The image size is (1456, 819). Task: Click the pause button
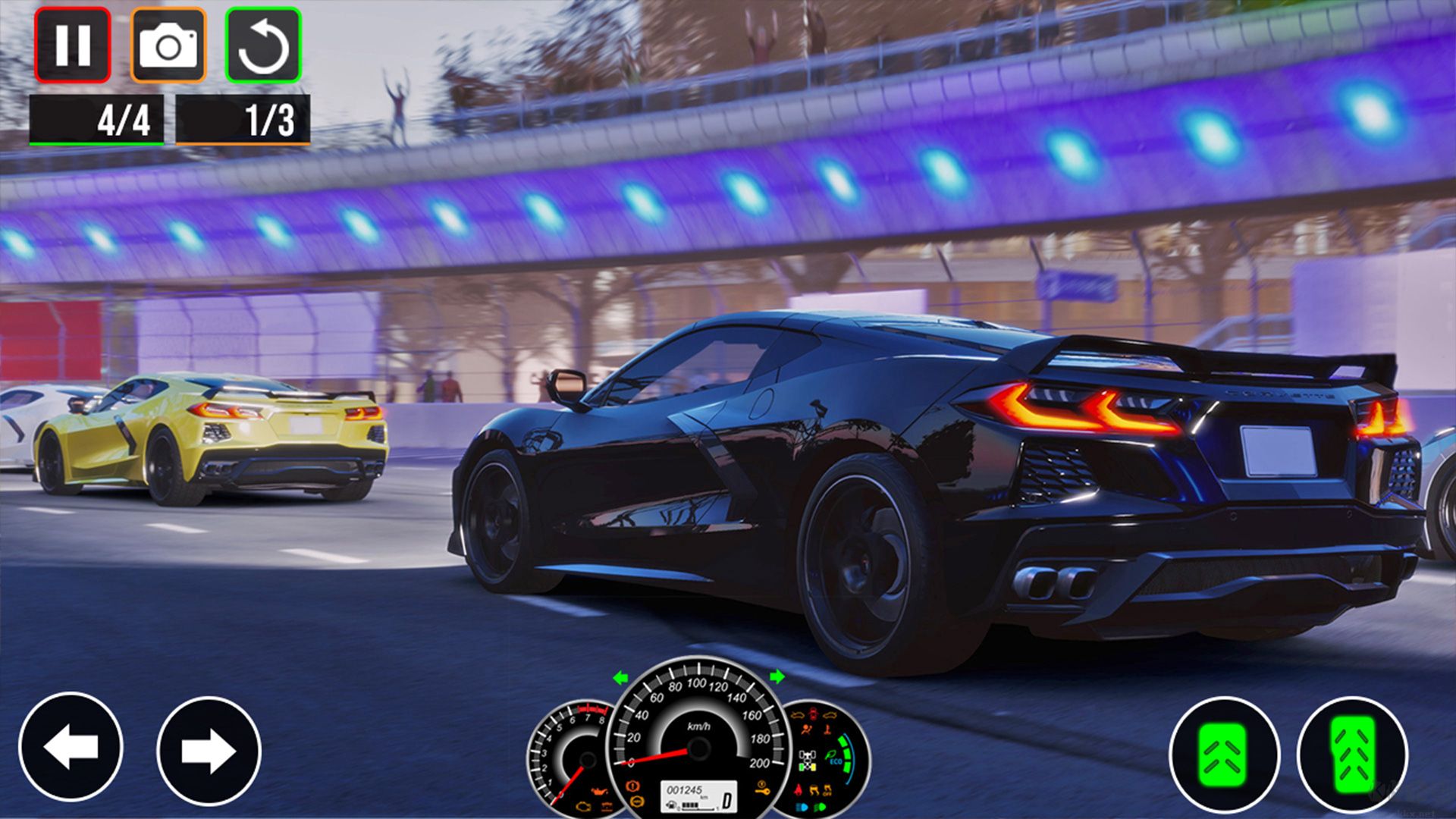[72, 47]
